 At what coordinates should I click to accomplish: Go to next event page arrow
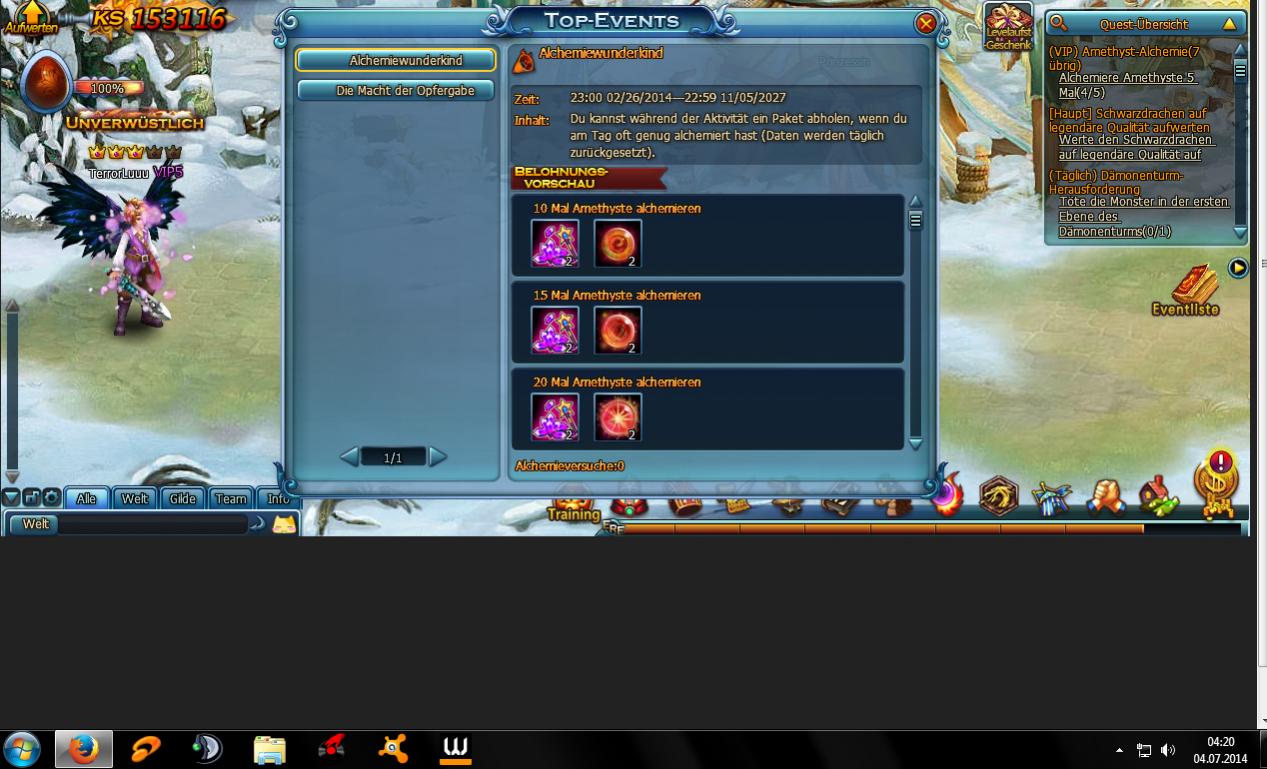[x=438, y=457]
